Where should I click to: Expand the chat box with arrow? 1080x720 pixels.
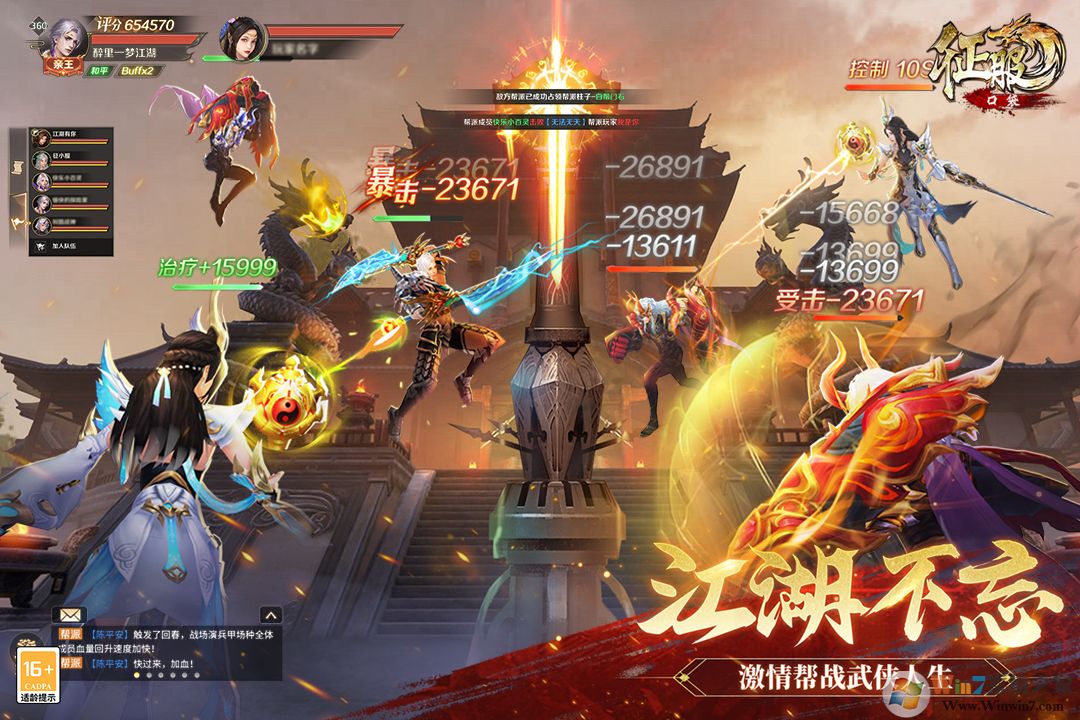[270, 615]
